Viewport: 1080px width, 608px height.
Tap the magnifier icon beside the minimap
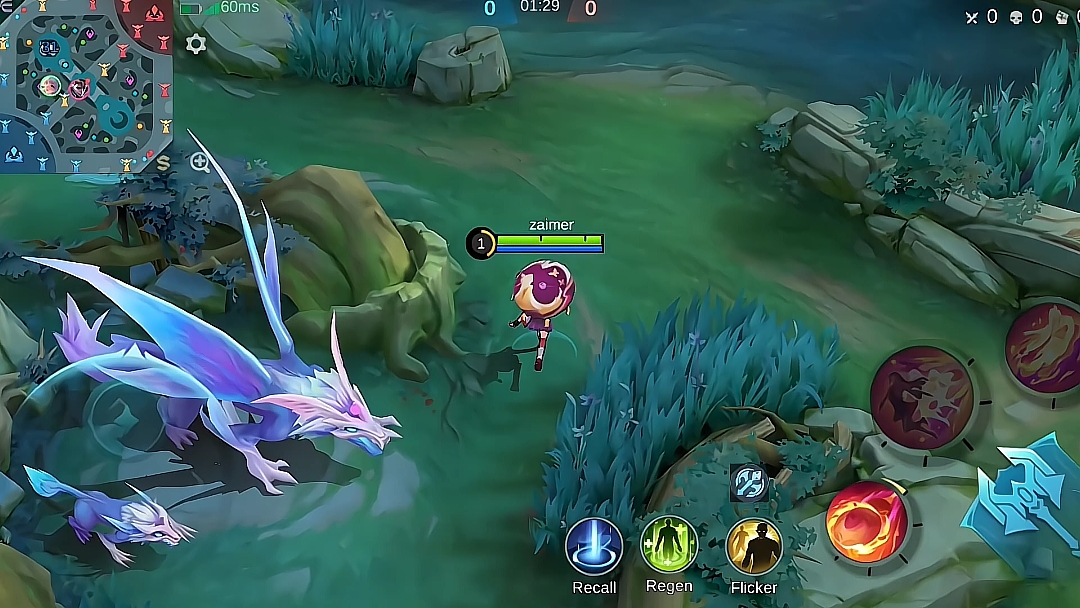tap(200, 163)
